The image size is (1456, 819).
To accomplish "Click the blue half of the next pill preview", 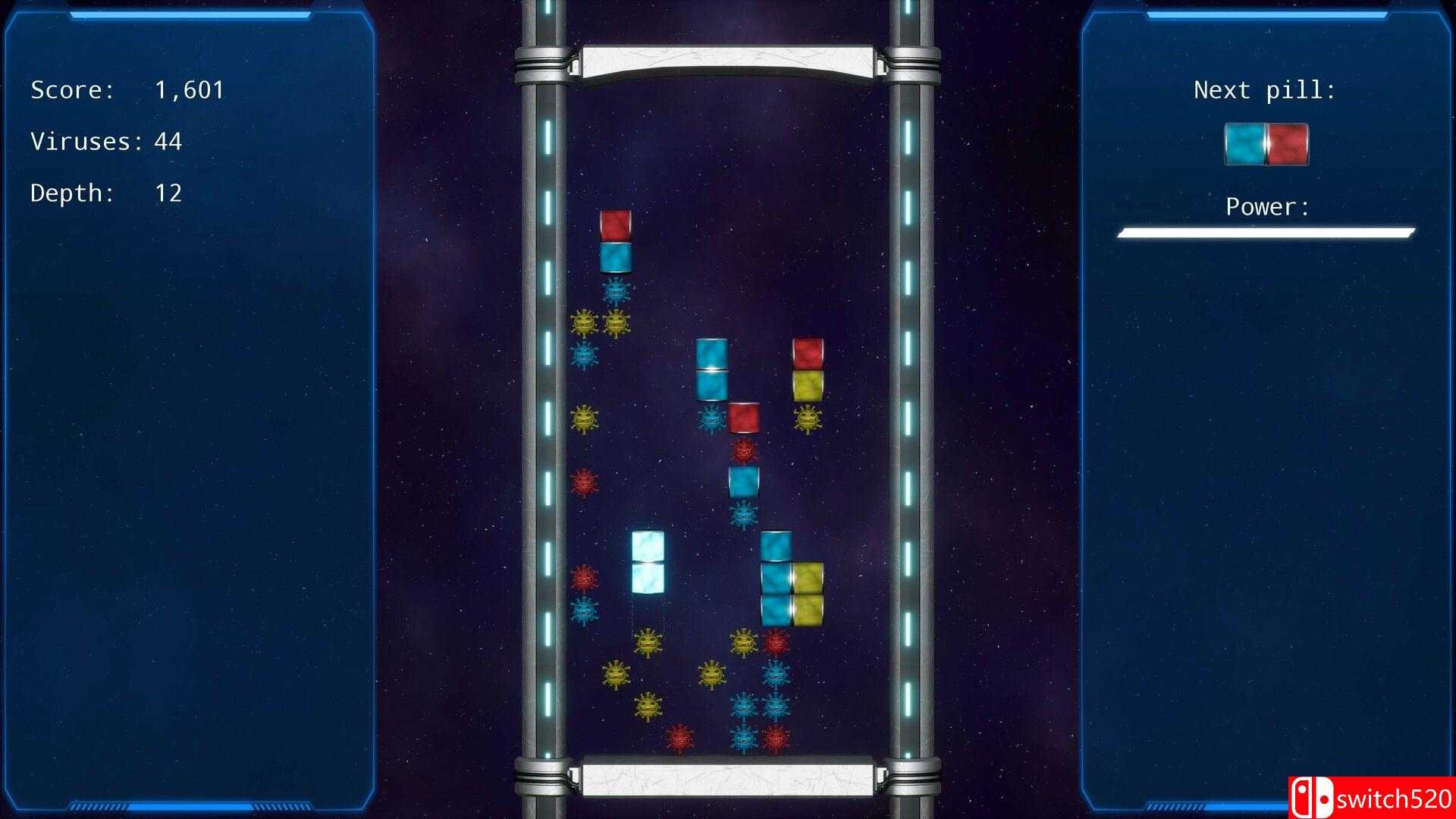I will 1244,144.
